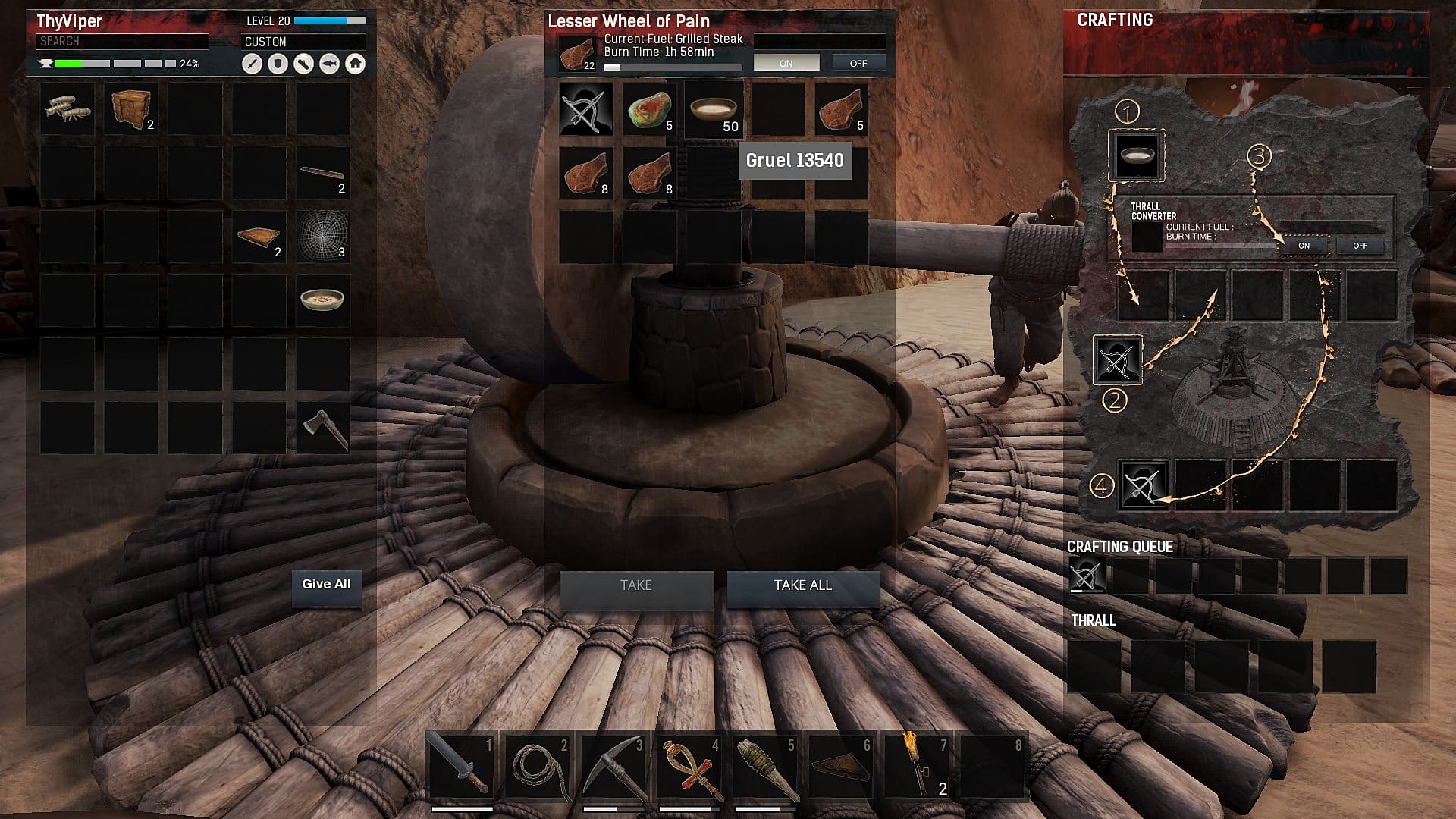Click the Give All button
The height and width of the screenshot is (819, 1456).
click(326, 585)
